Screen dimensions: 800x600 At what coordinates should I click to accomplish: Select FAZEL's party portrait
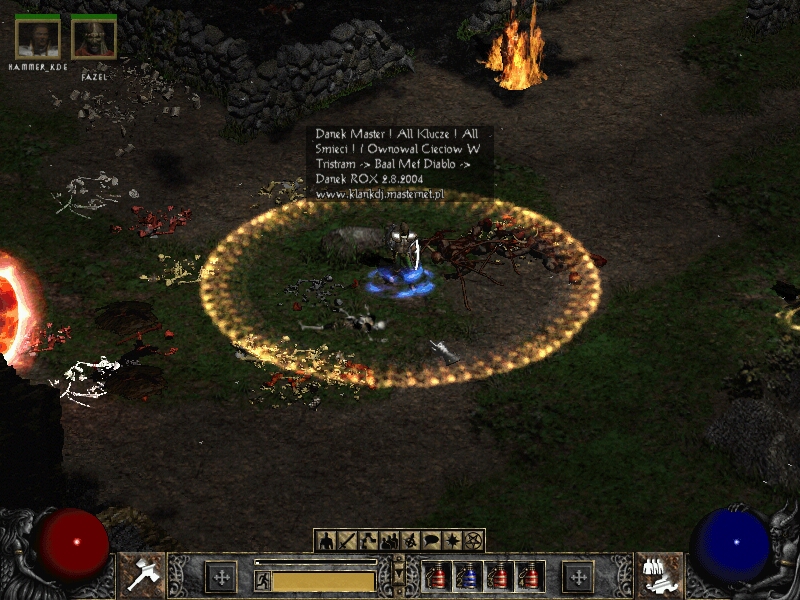[x=94, y=37]
